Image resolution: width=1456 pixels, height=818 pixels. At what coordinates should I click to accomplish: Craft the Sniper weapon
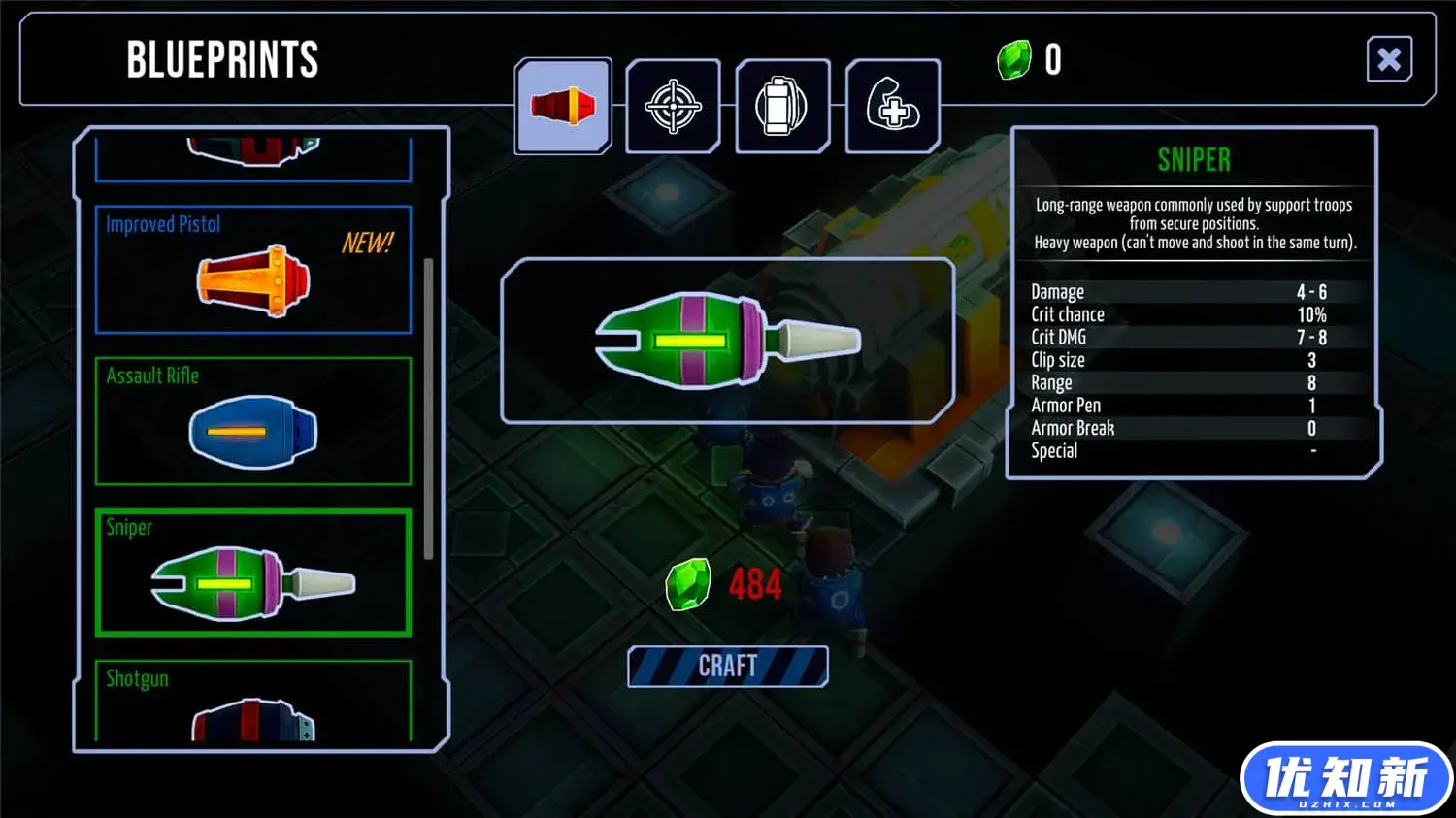(727, 666)
